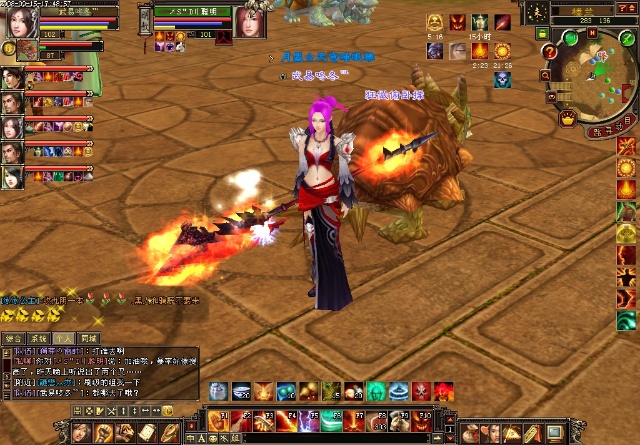Select the 个人 chat tab
Viewport: 640px width, 445px height.
64,339
